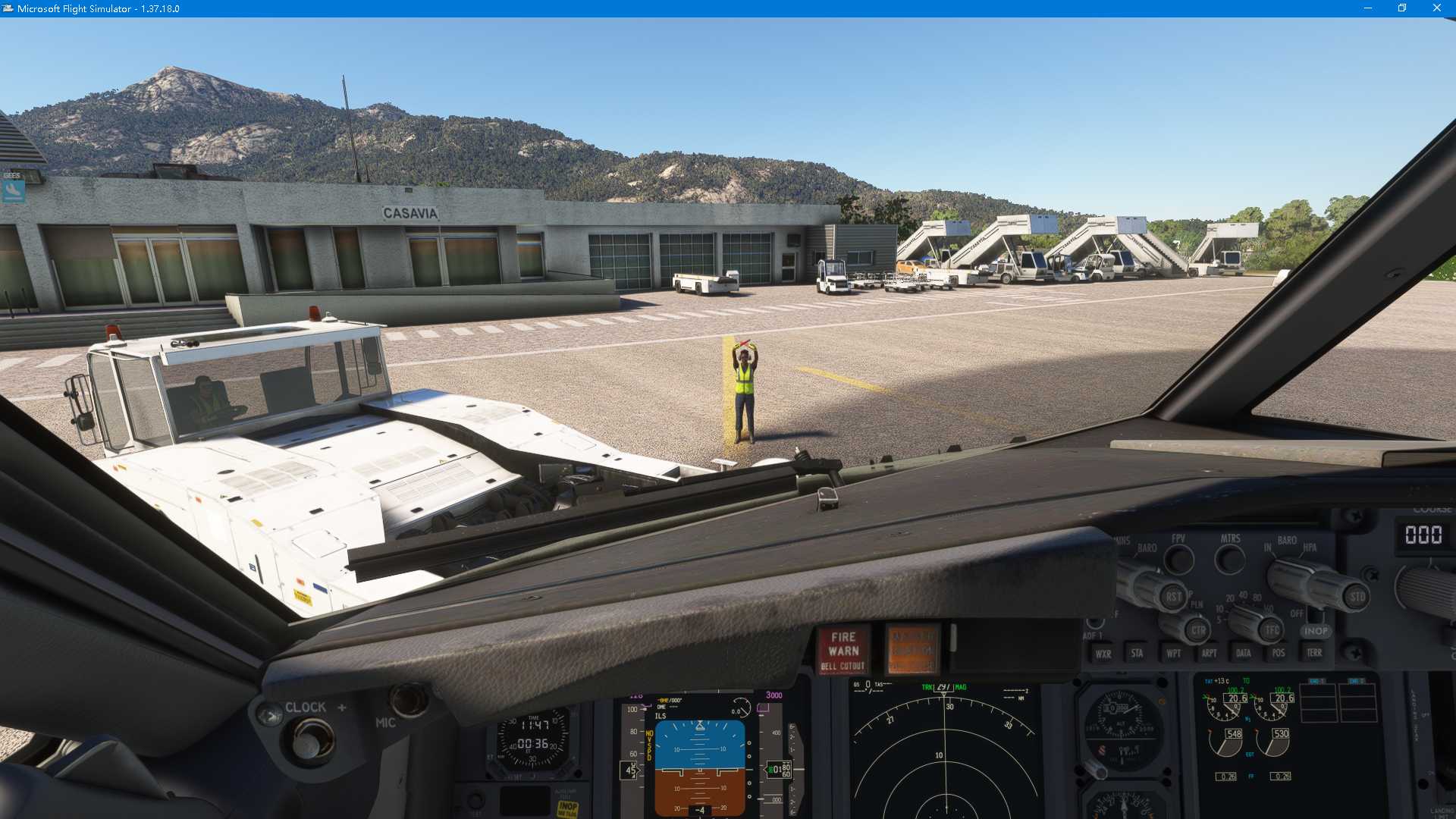Display ARPT airports on the navigation display
Image resolution: width=1456 pixels, height=819 pixels.
tap(1209, 653)
